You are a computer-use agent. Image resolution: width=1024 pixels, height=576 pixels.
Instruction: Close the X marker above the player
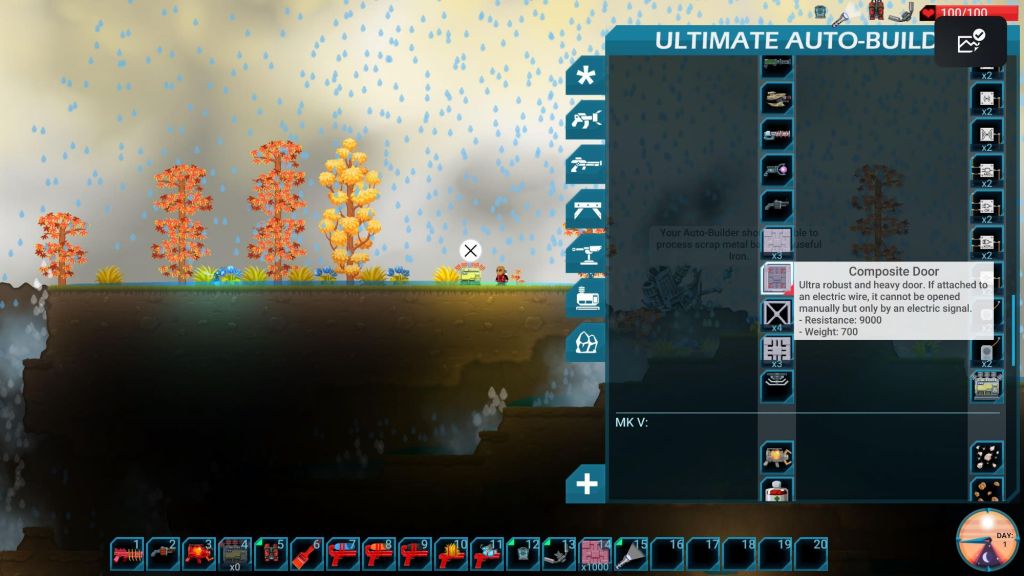point(470,250)
